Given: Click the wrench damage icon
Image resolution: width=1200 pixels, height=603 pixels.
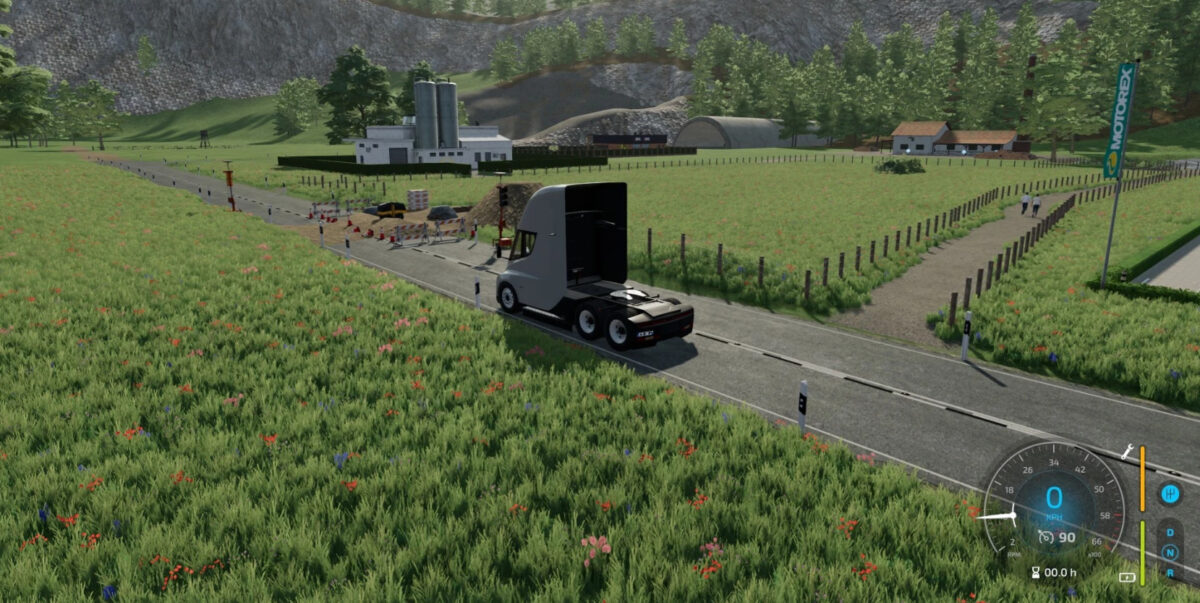Looking at the screenshot, I should 1128,453.
